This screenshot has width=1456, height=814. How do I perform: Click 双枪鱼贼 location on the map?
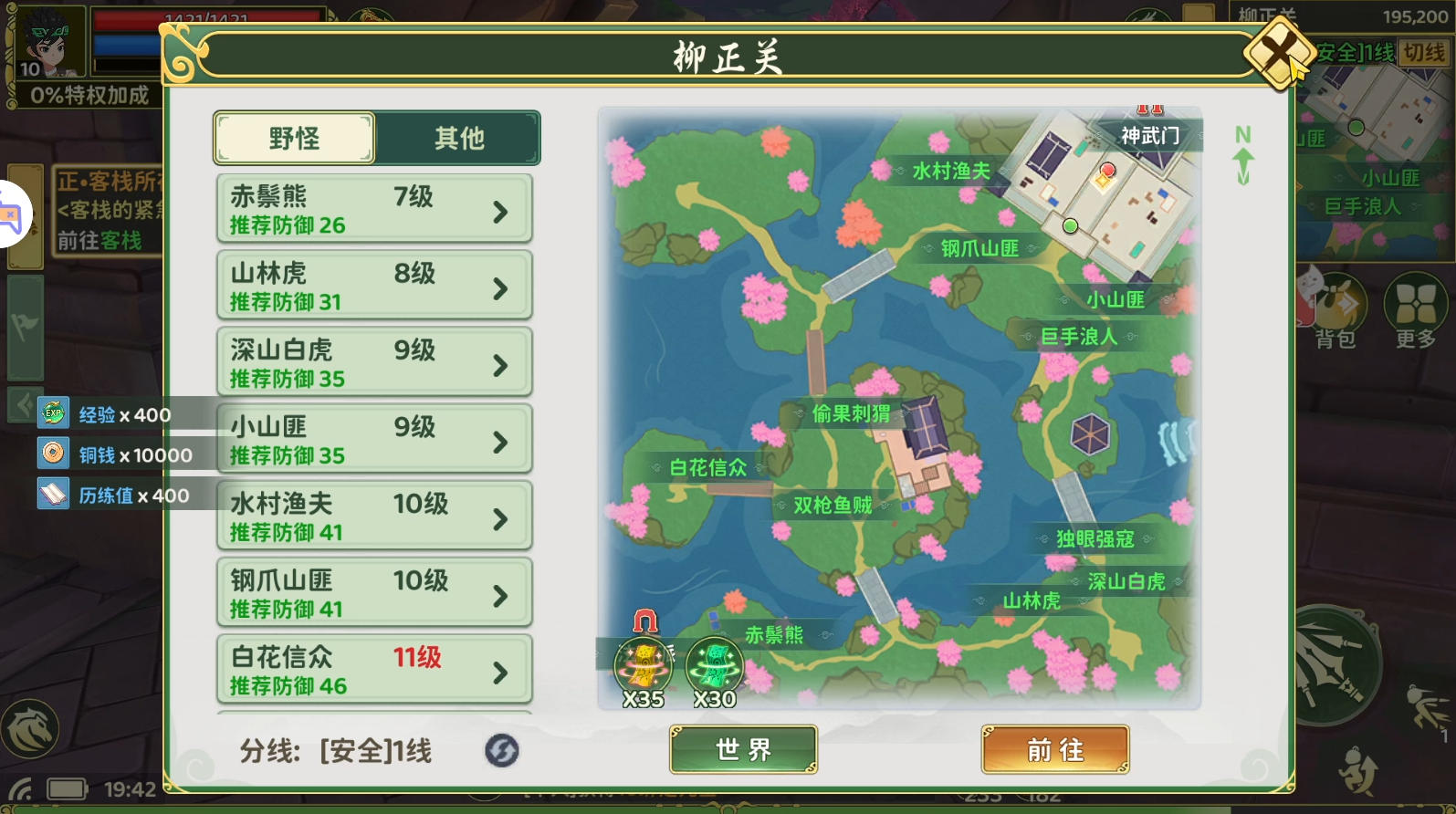click(x=832, y=505)
